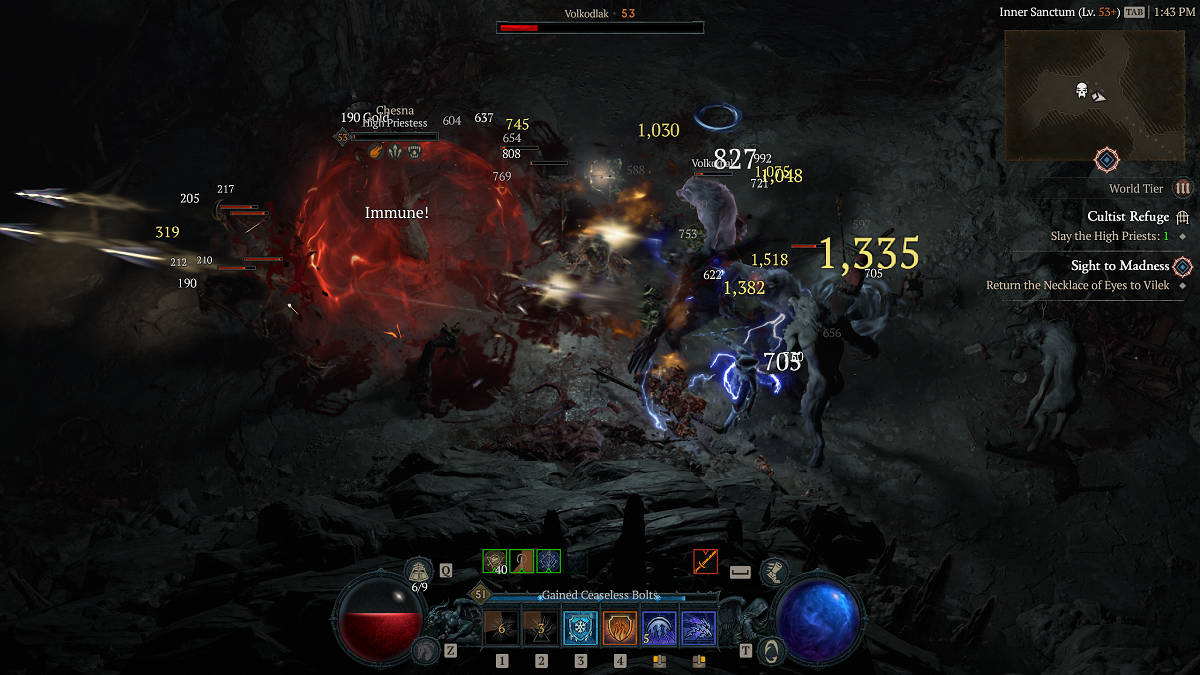Click the quest marker icon below the minimap
The width and height of the screenshot is (1200, 675).
[1107, 160]
